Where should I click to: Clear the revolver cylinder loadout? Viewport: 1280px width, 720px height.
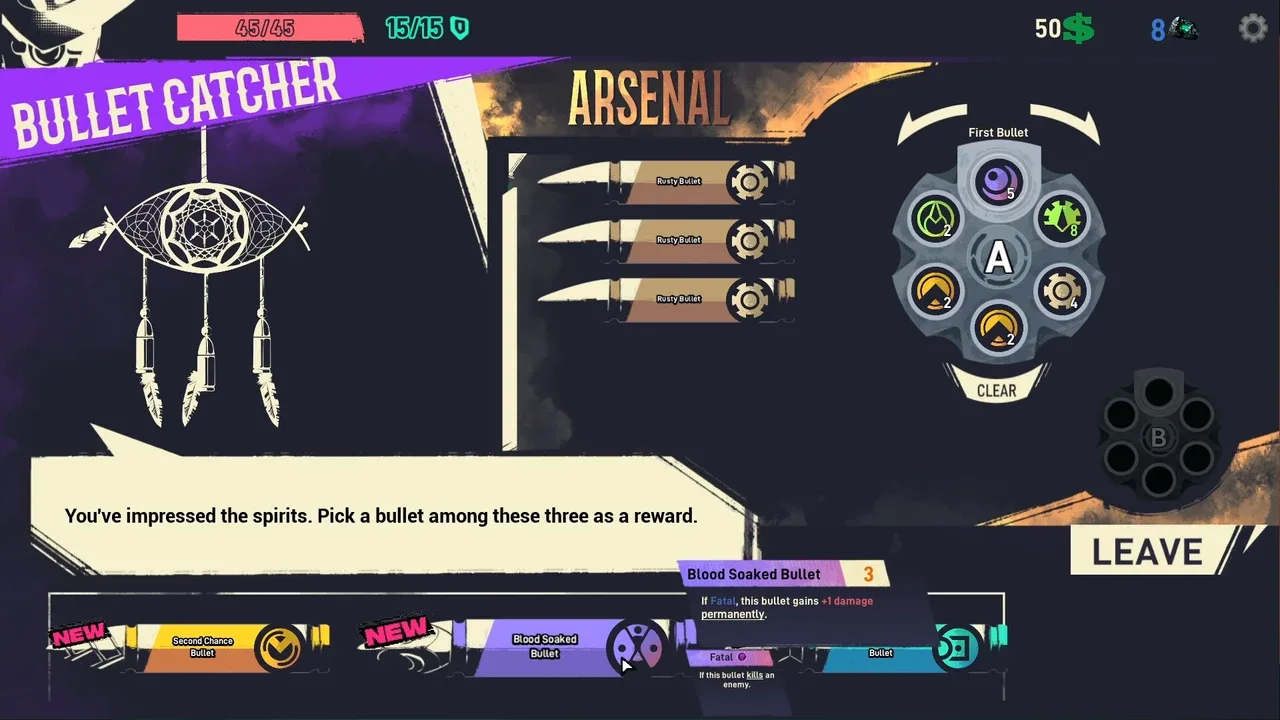click(x=996, y=390)
